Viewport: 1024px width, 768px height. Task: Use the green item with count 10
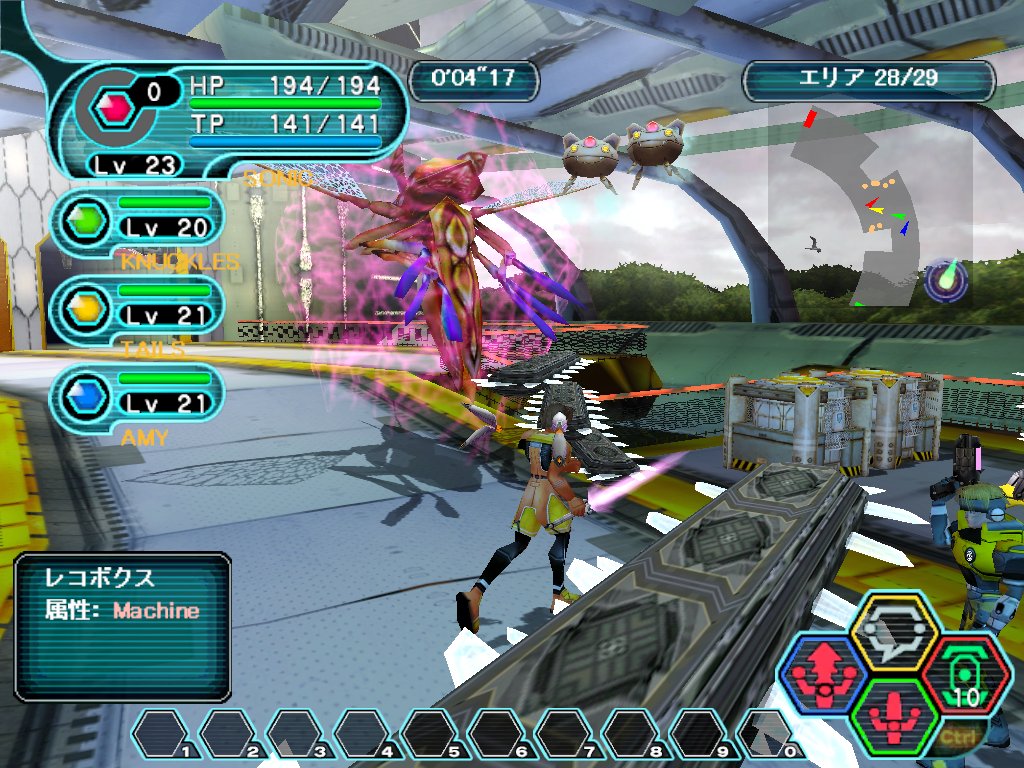(965, 675)
